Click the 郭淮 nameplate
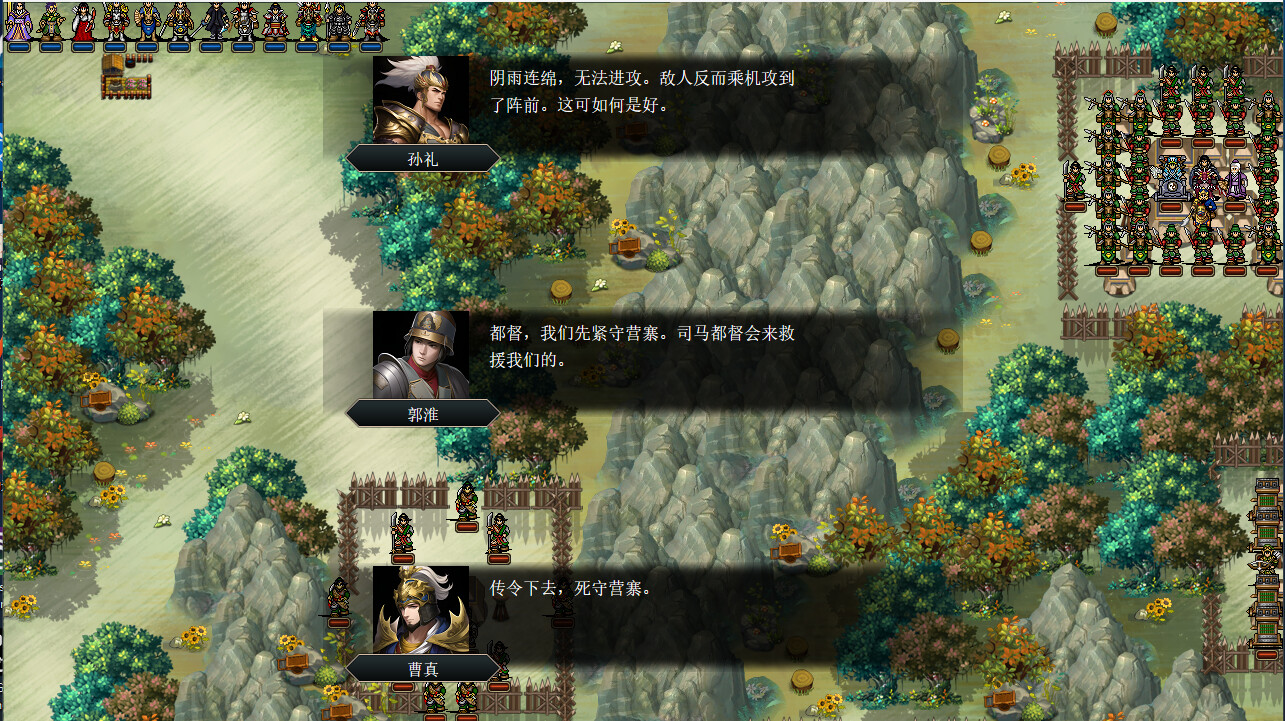Screen dimensions: 1285x721 pos(423,413)
